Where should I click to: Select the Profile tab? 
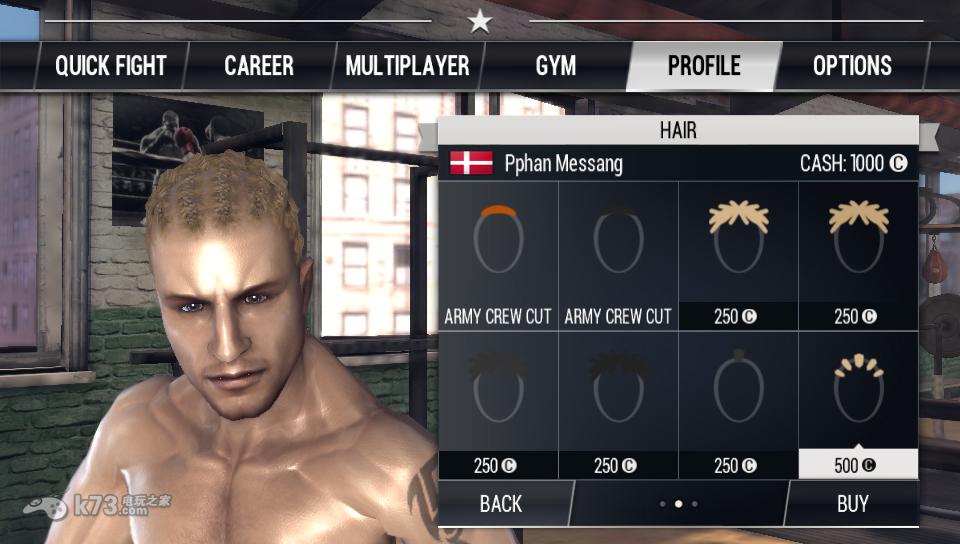click(704, 66)
